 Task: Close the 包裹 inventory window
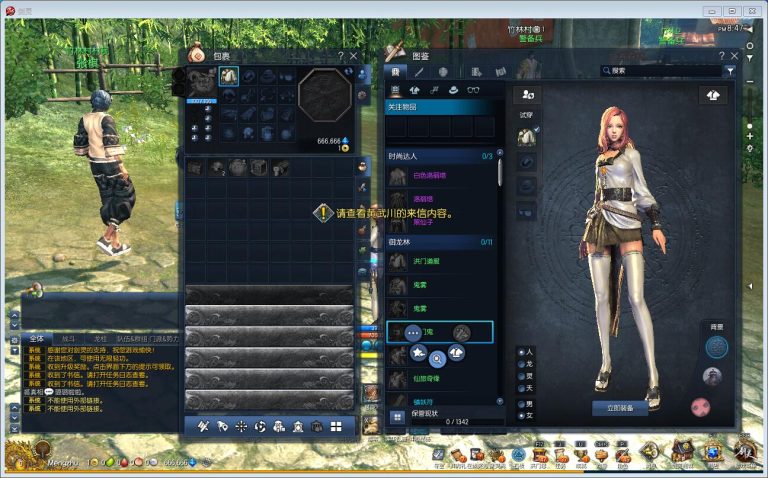[x=353, y=56]
